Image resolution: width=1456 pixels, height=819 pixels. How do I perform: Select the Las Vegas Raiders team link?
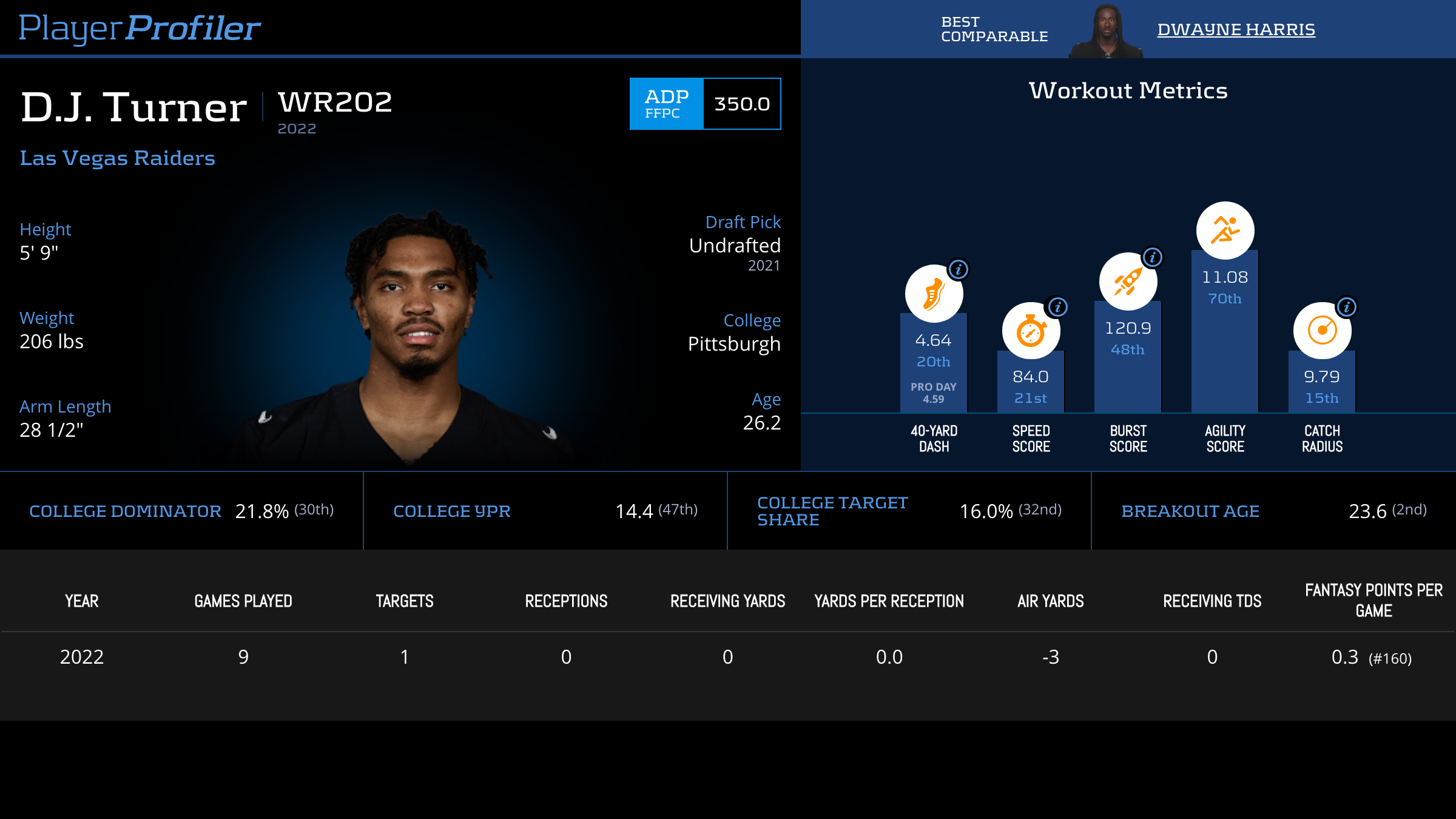tap(117, 158)
